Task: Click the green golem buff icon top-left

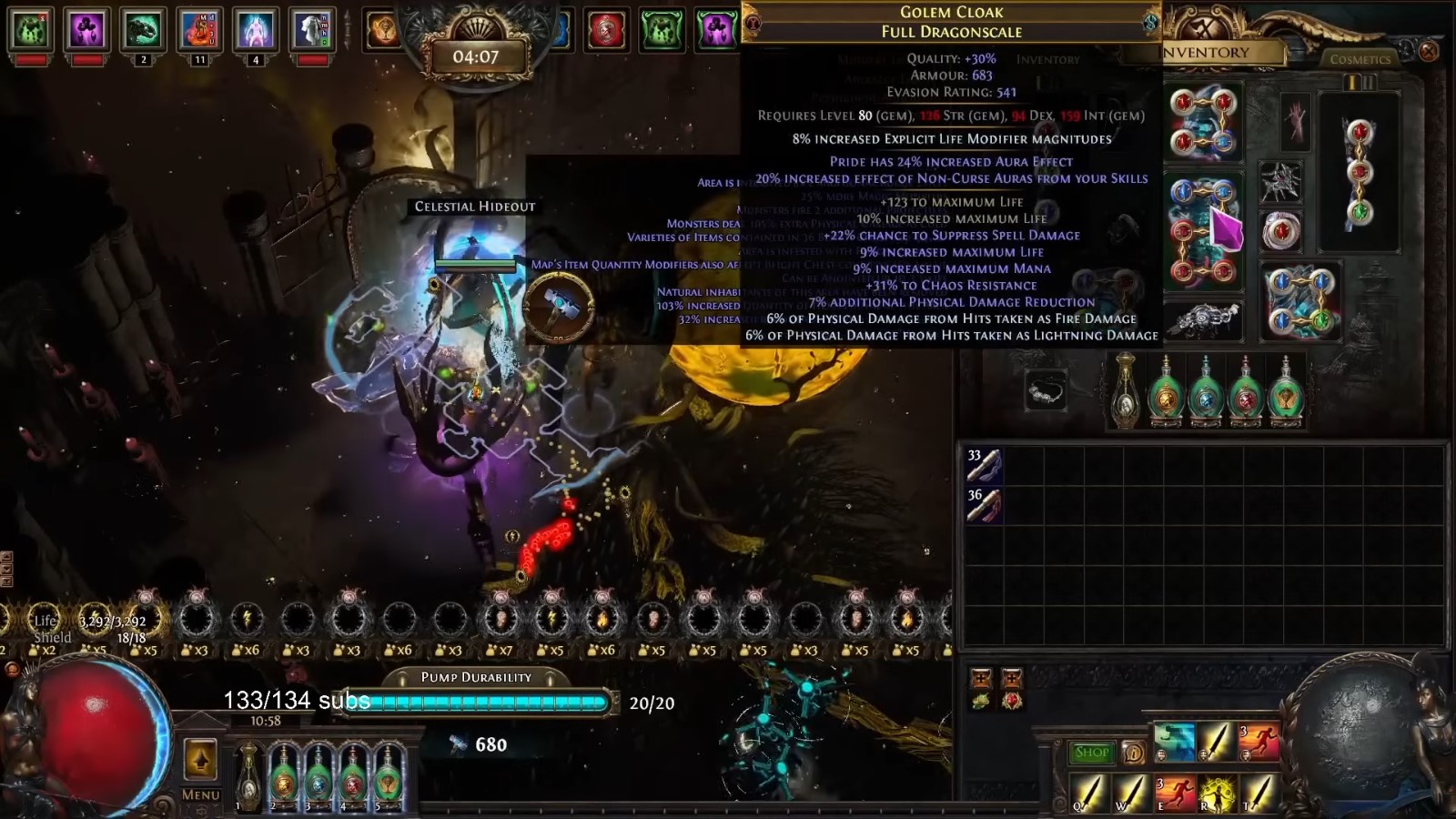Action: (32, 29)
